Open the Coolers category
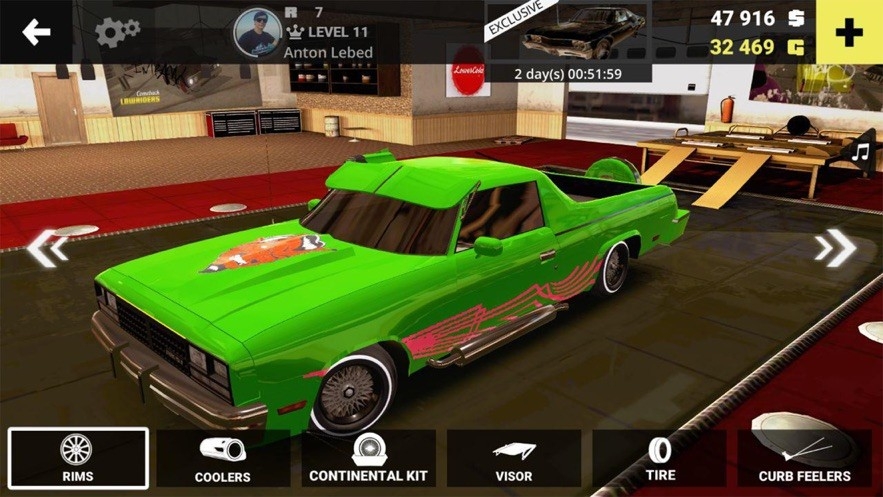This screenshot has width=883, height=497. [223, 459]
